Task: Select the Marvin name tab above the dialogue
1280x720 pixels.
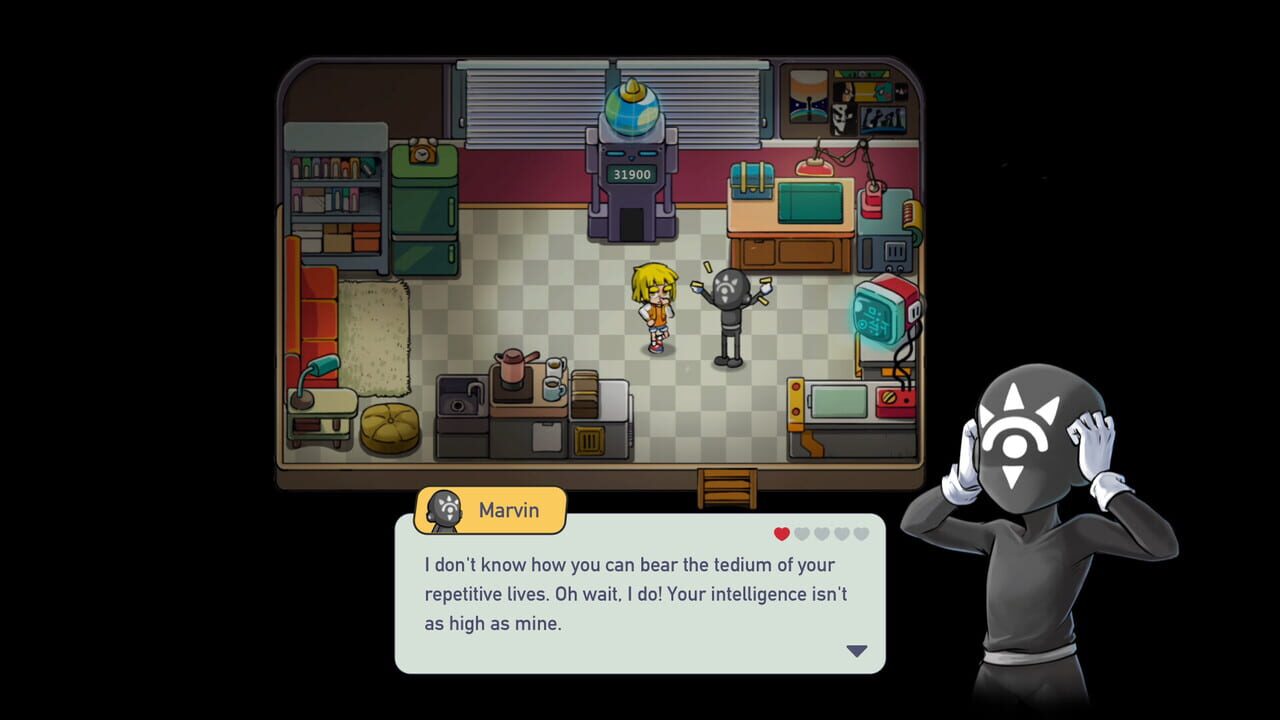Action: tap(510, 510)
